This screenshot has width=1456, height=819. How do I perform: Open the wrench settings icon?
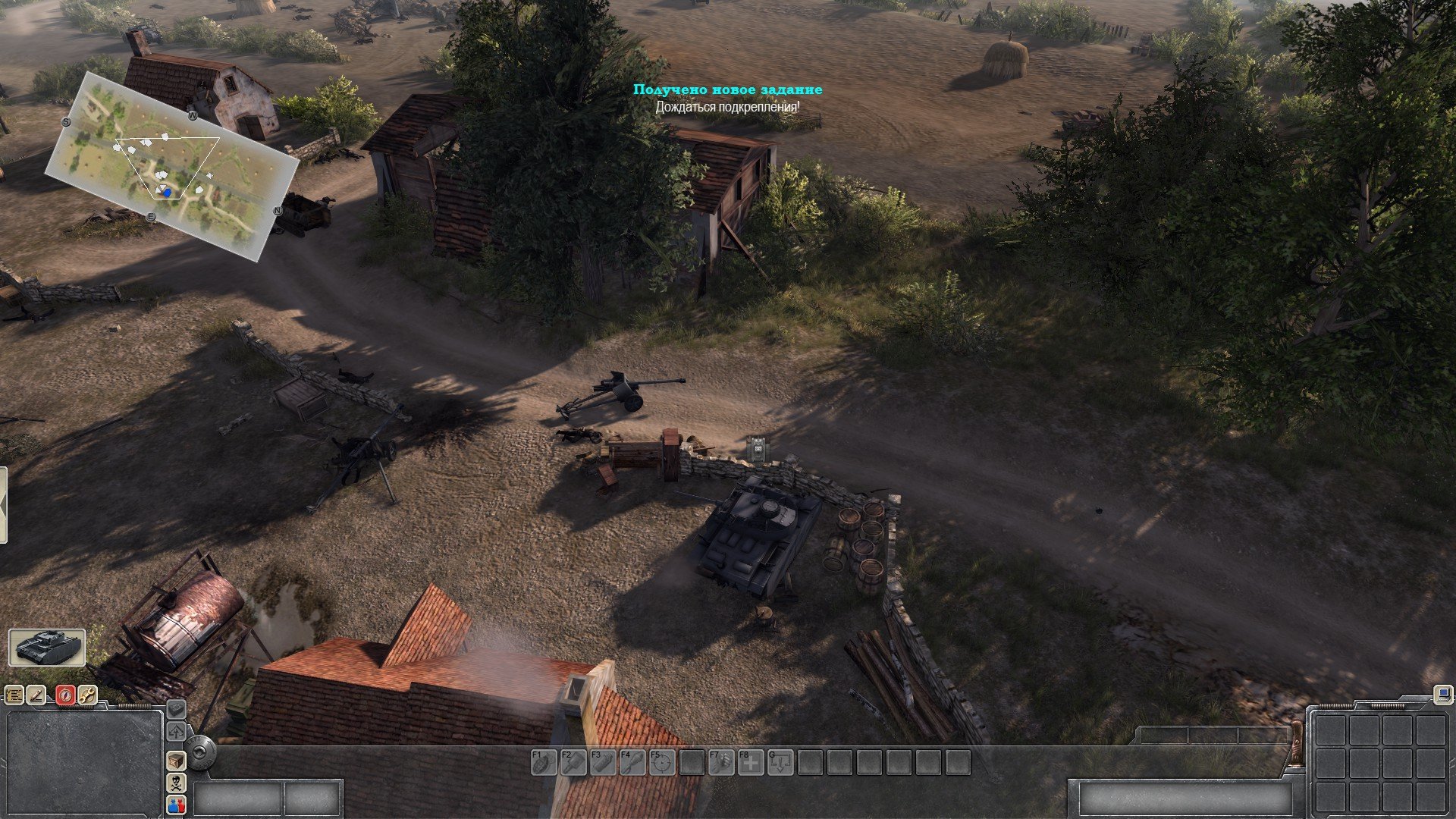(x=88, y=695)
